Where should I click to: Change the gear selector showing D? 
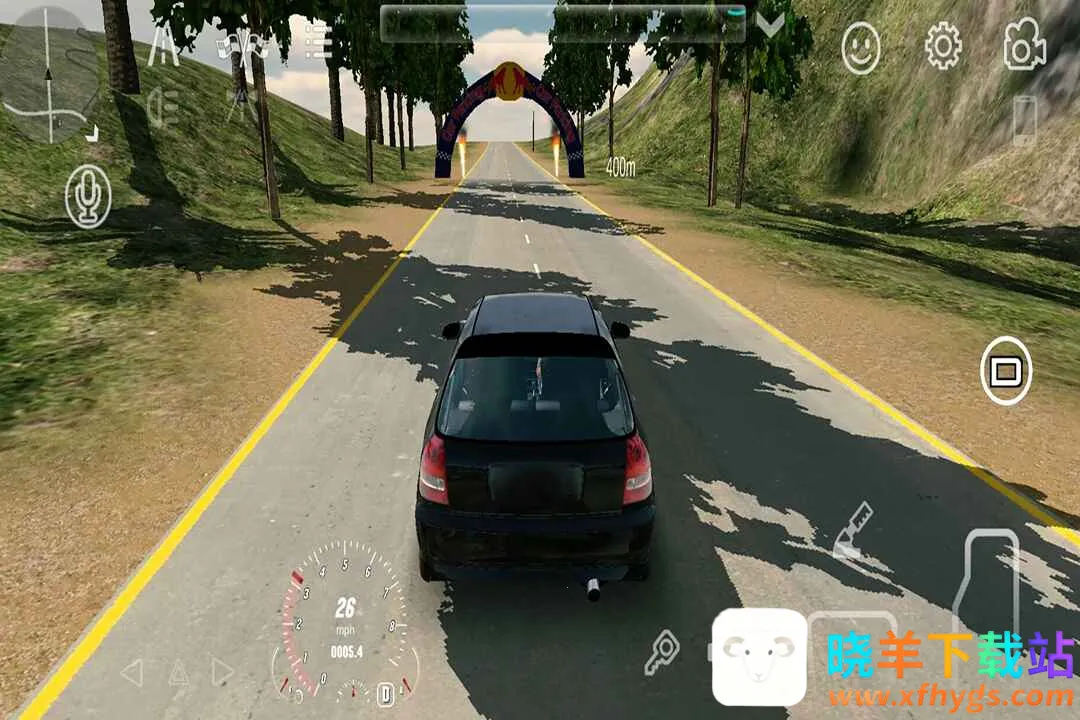[385, 692]
